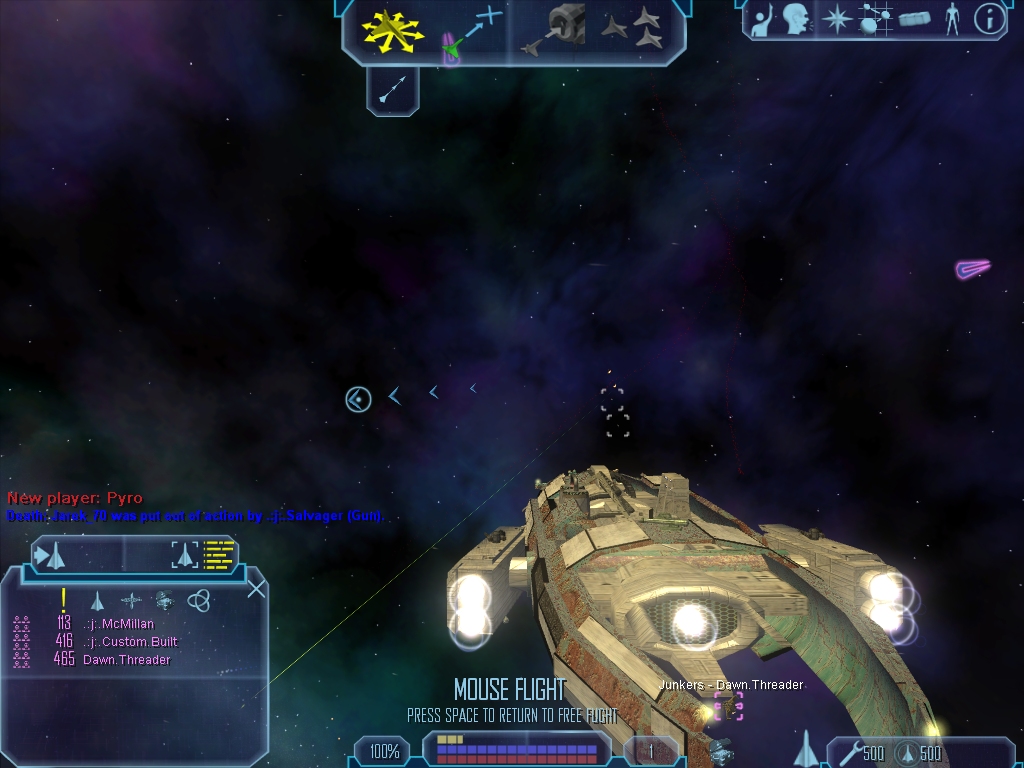
Task: Open the information icon
Action: [x=989, y=18]
